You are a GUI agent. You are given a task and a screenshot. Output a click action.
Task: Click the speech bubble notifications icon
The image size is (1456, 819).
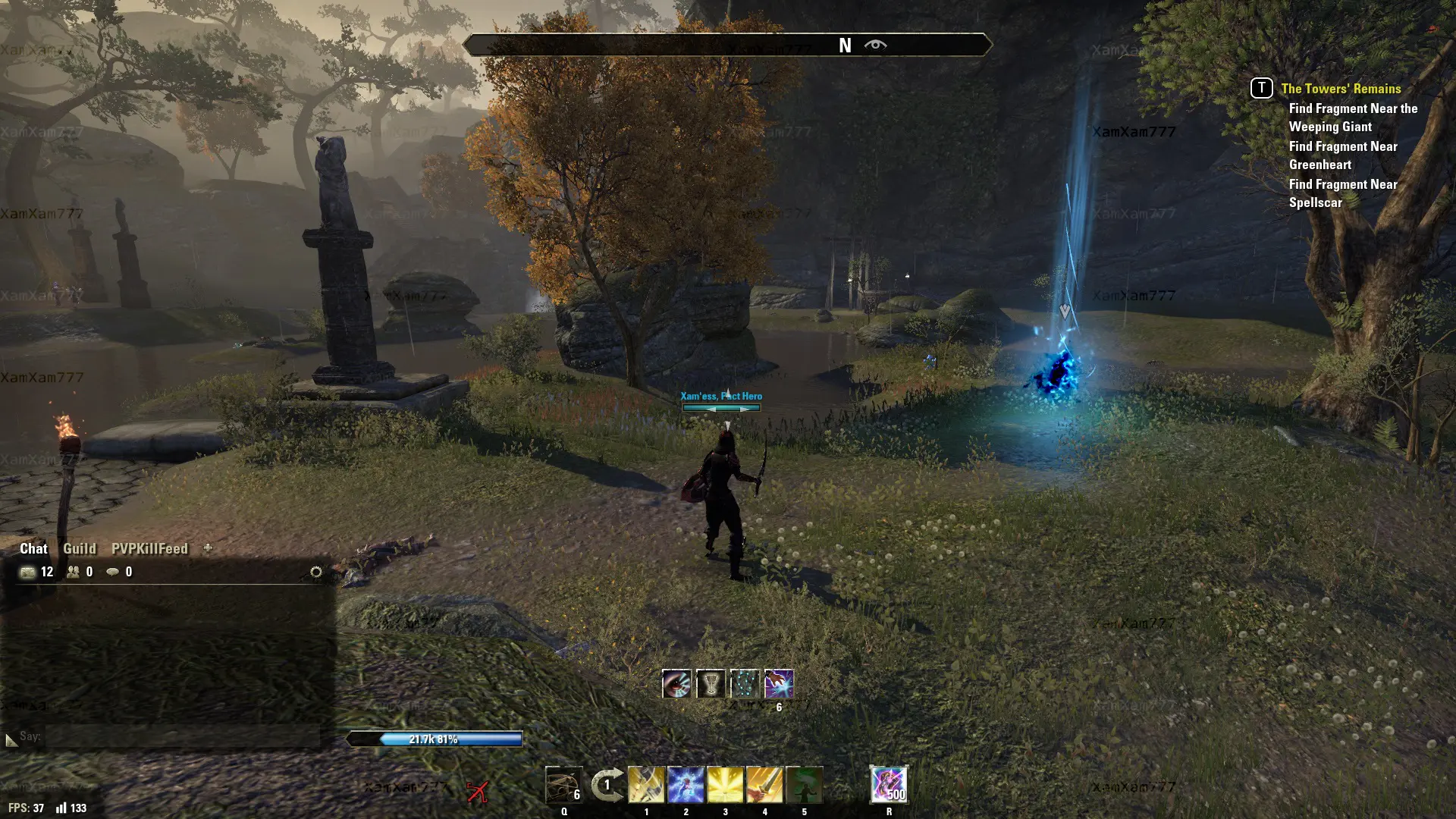click(x=113, y=572)
